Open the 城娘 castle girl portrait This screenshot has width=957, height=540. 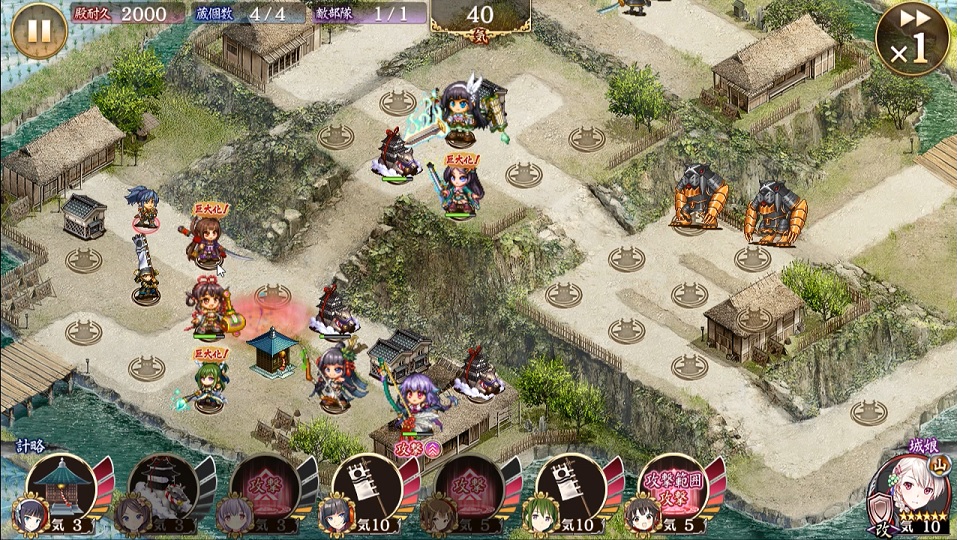click(908, 487)
